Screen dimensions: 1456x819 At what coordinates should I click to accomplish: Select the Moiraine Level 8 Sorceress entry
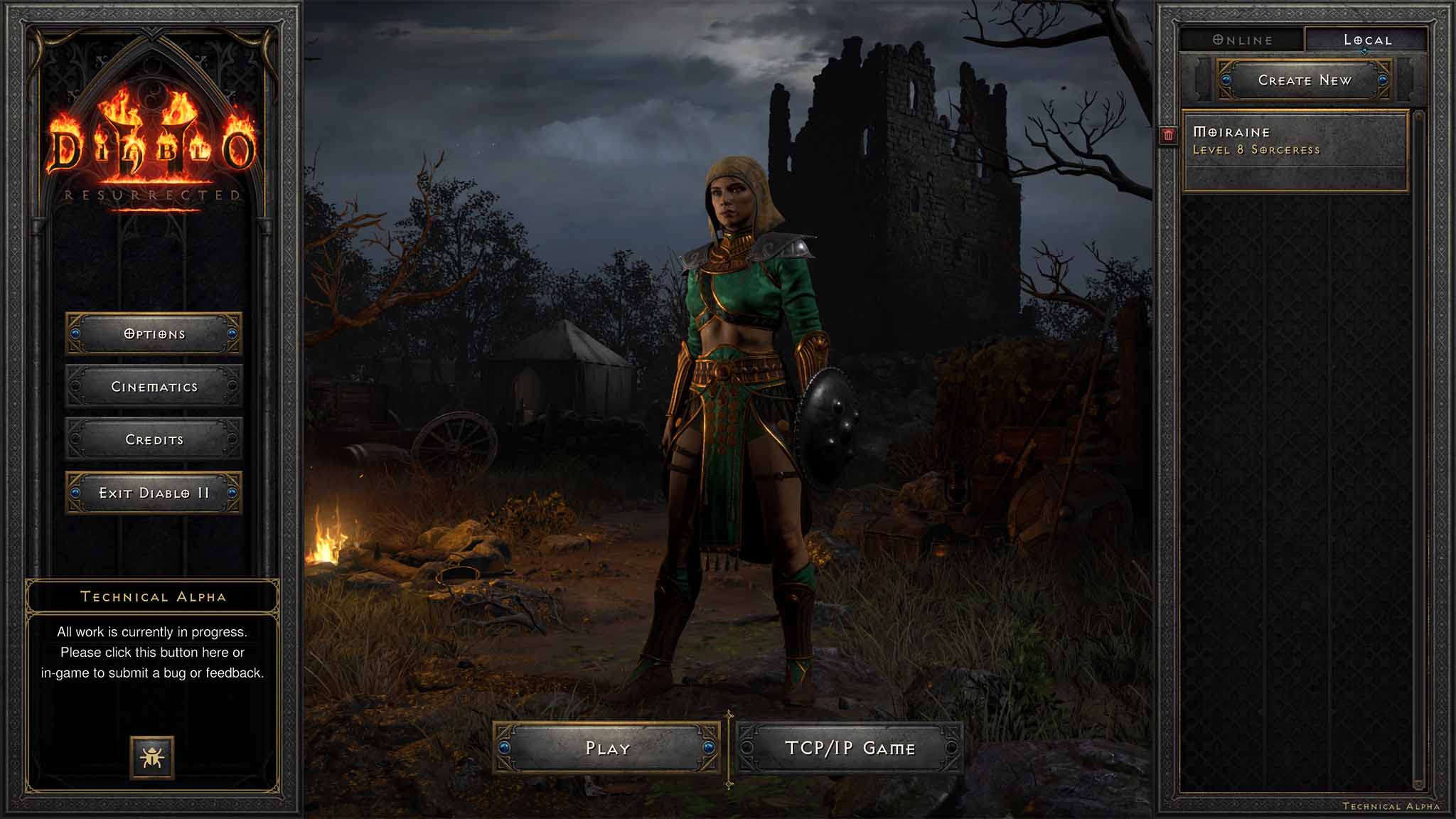point(1294,142)
